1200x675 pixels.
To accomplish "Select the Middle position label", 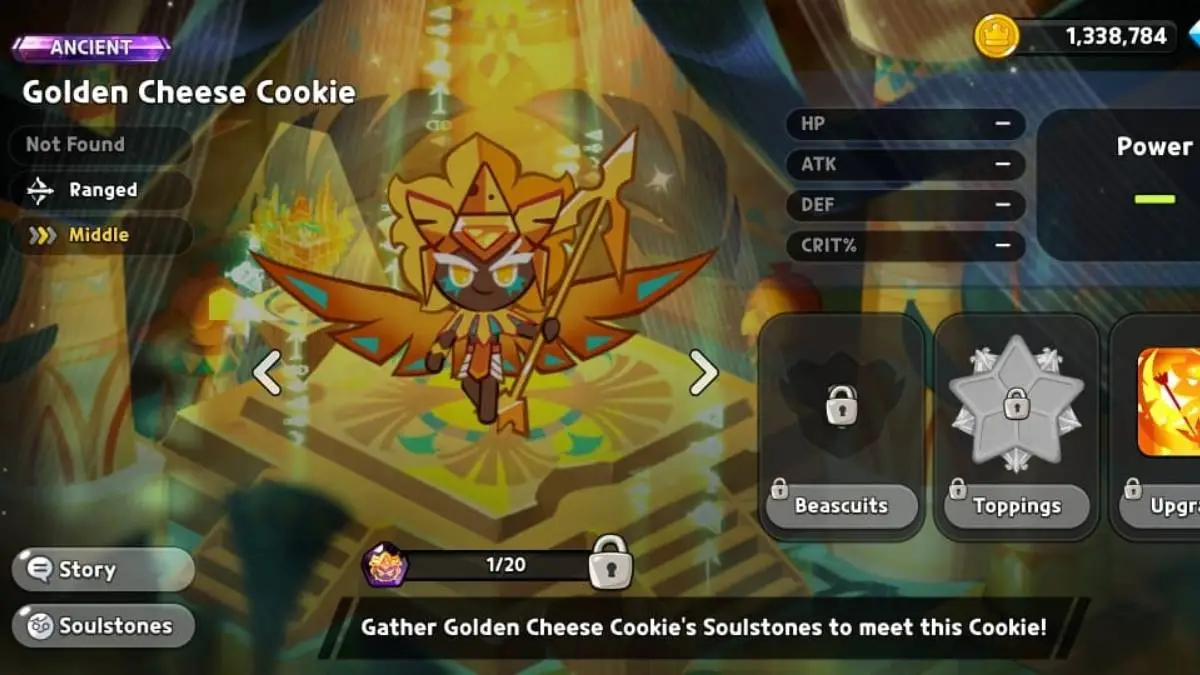I will pos(98,236).
